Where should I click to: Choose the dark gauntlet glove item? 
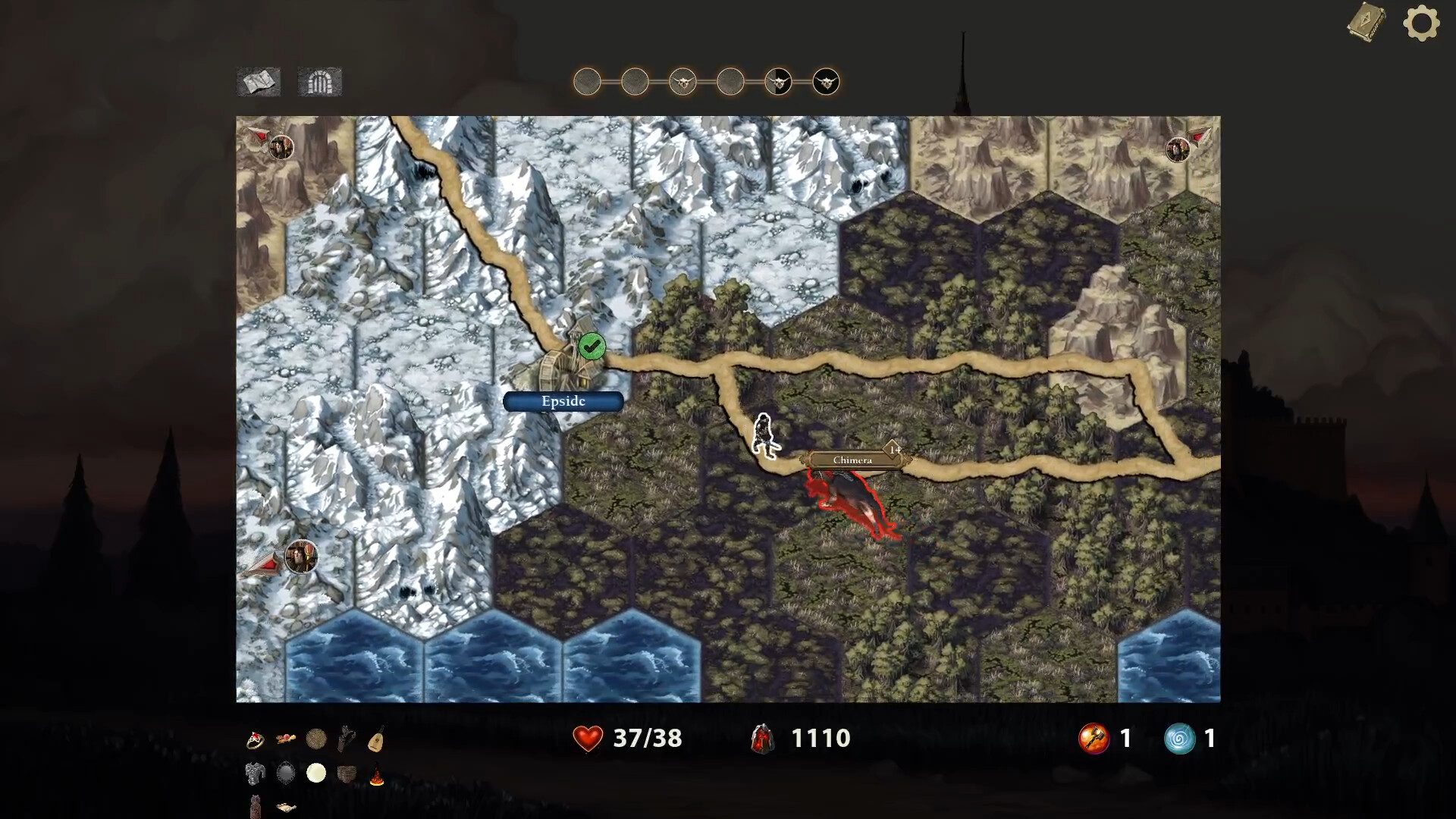point(347,738)
